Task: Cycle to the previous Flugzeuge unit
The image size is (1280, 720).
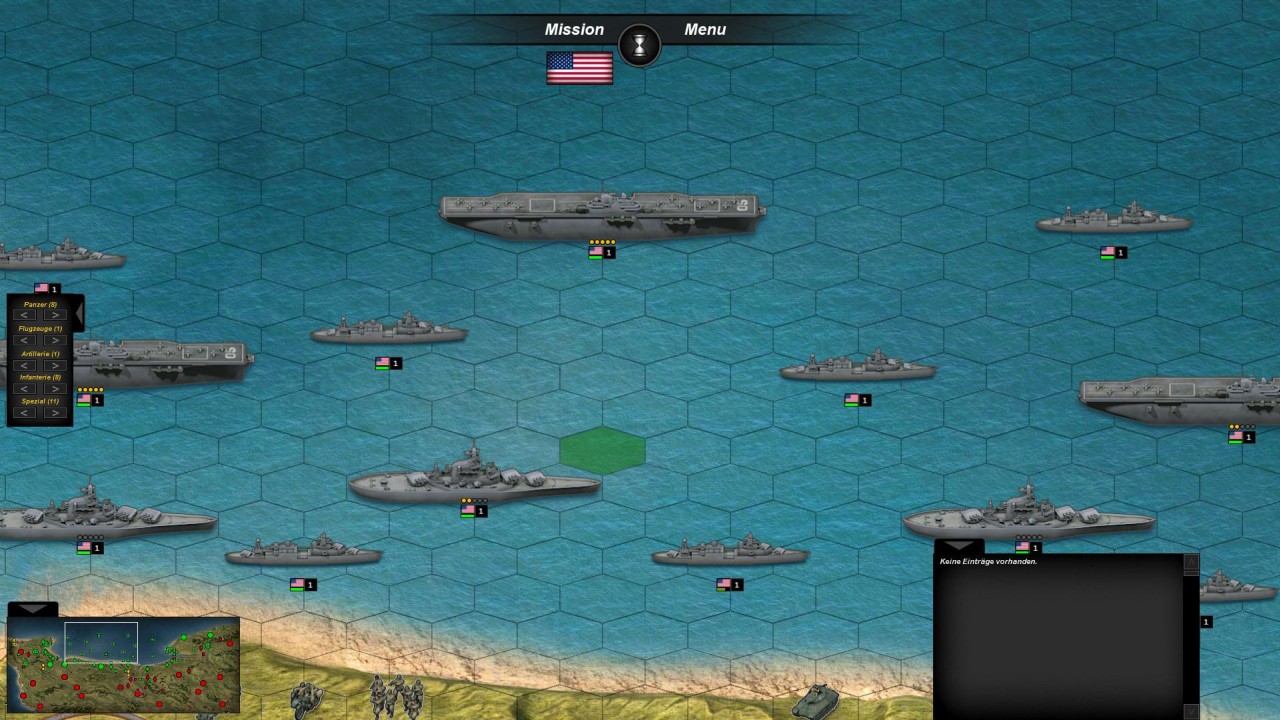Action: tap(26, 340)
